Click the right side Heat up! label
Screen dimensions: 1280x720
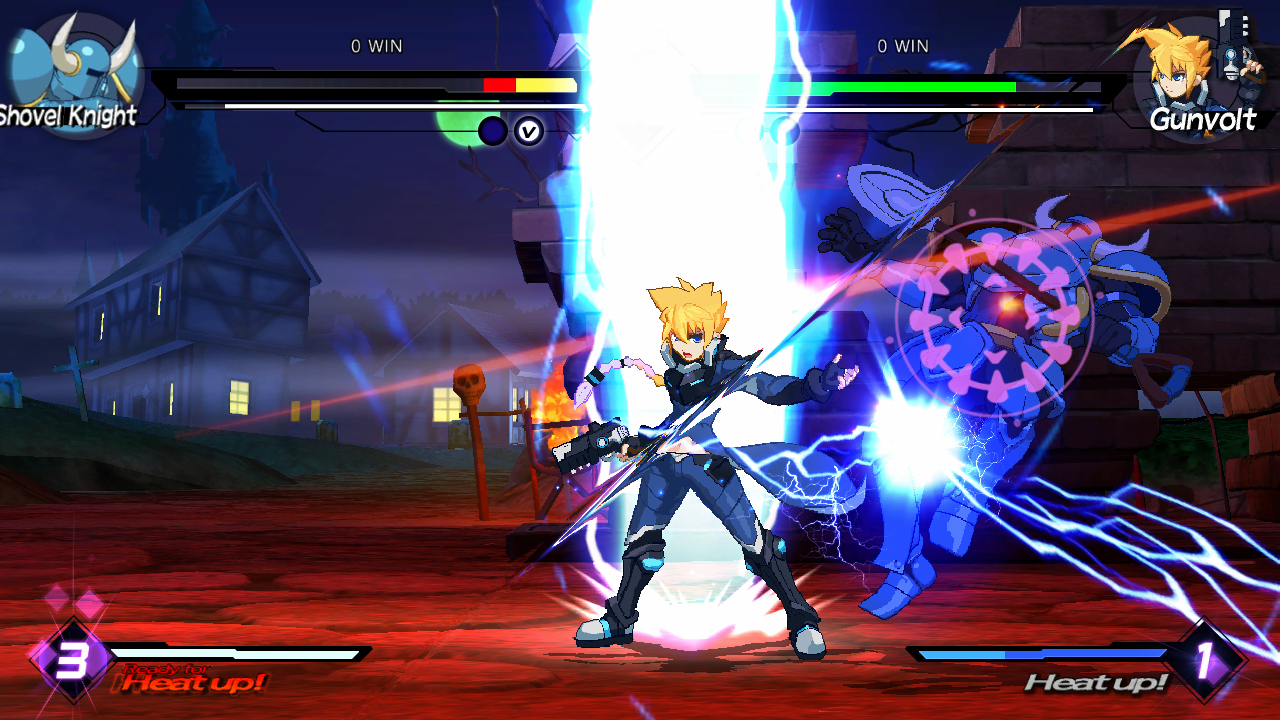pos(1095,683)
